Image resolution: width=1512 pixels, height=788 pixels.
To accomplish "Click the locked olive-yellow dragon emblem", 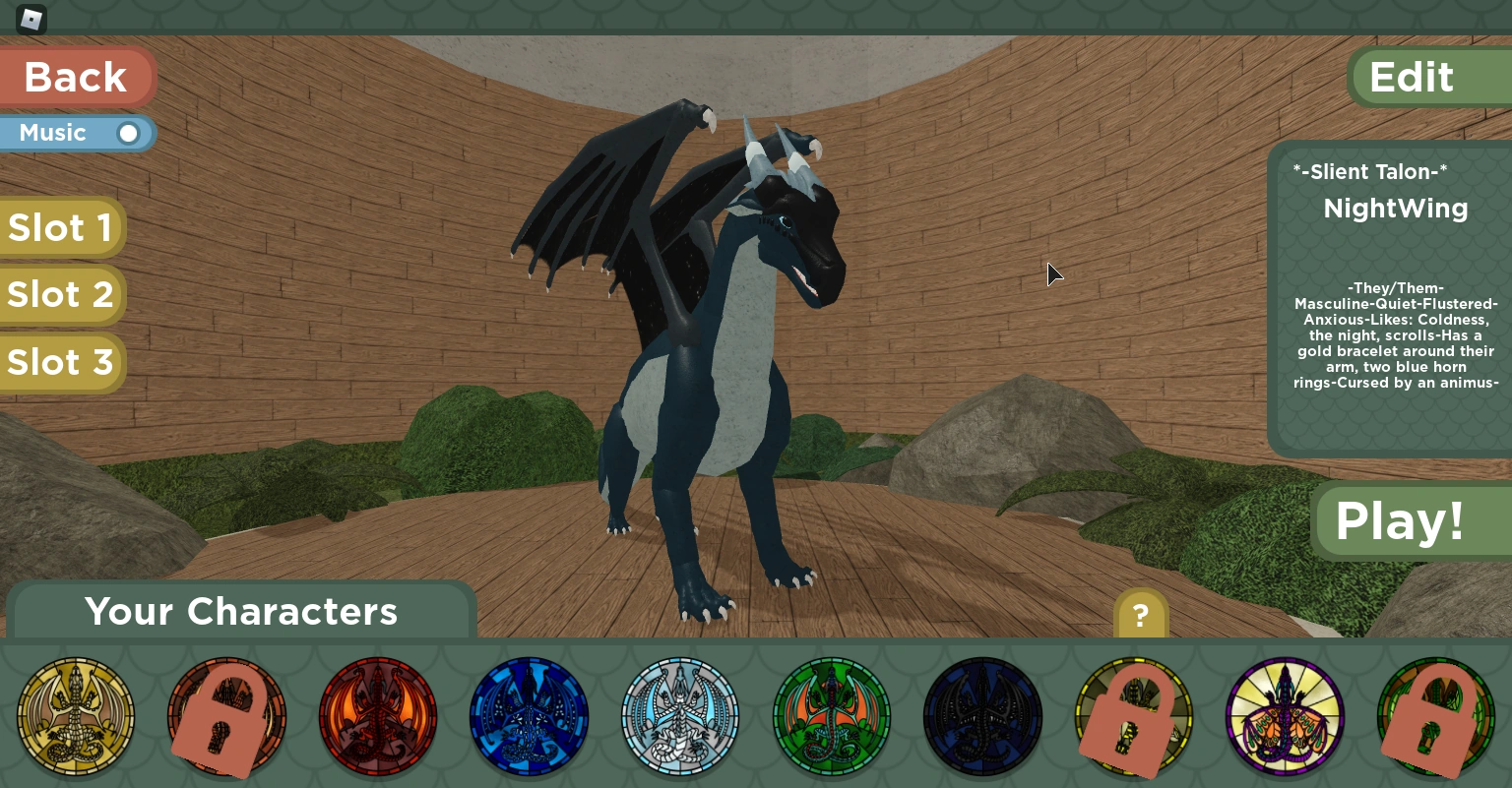I will click(x=1134, y=716).
